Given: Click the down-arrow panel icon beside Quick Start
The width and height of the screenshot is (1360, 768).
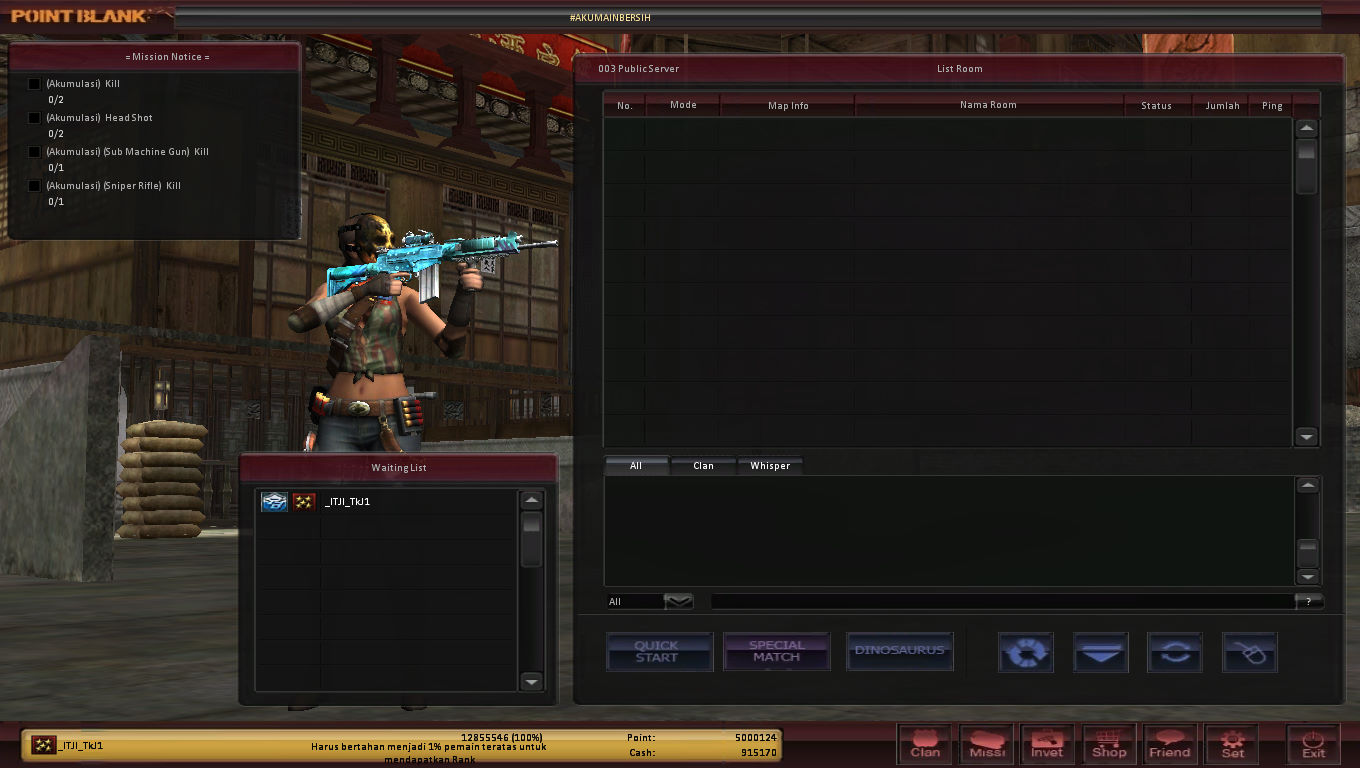Looking at the screenshot, I should (1101, 652).
